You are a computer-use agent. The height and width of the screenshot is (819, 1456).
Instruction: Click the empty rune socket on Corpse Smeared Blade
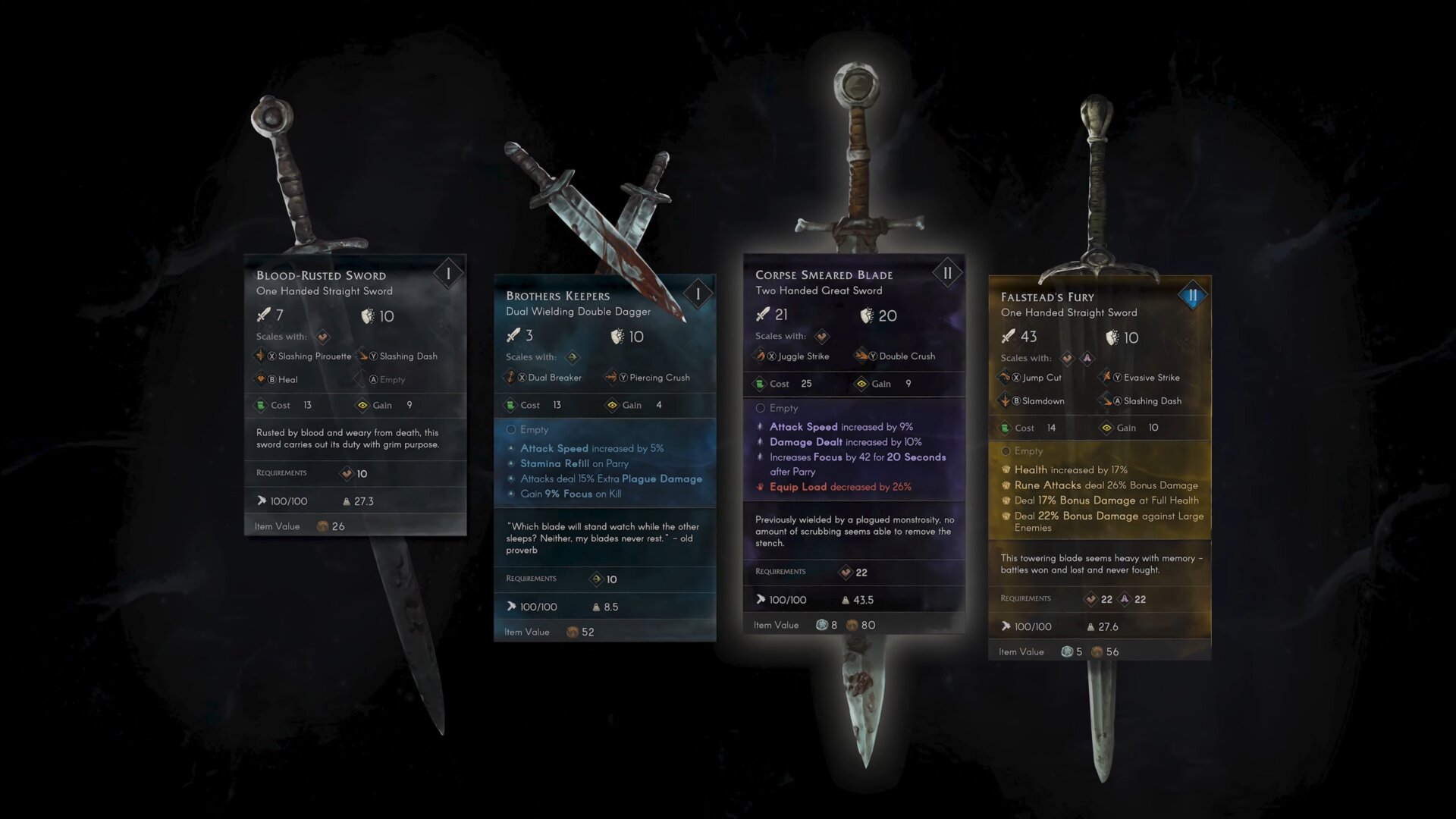[760, 408]
